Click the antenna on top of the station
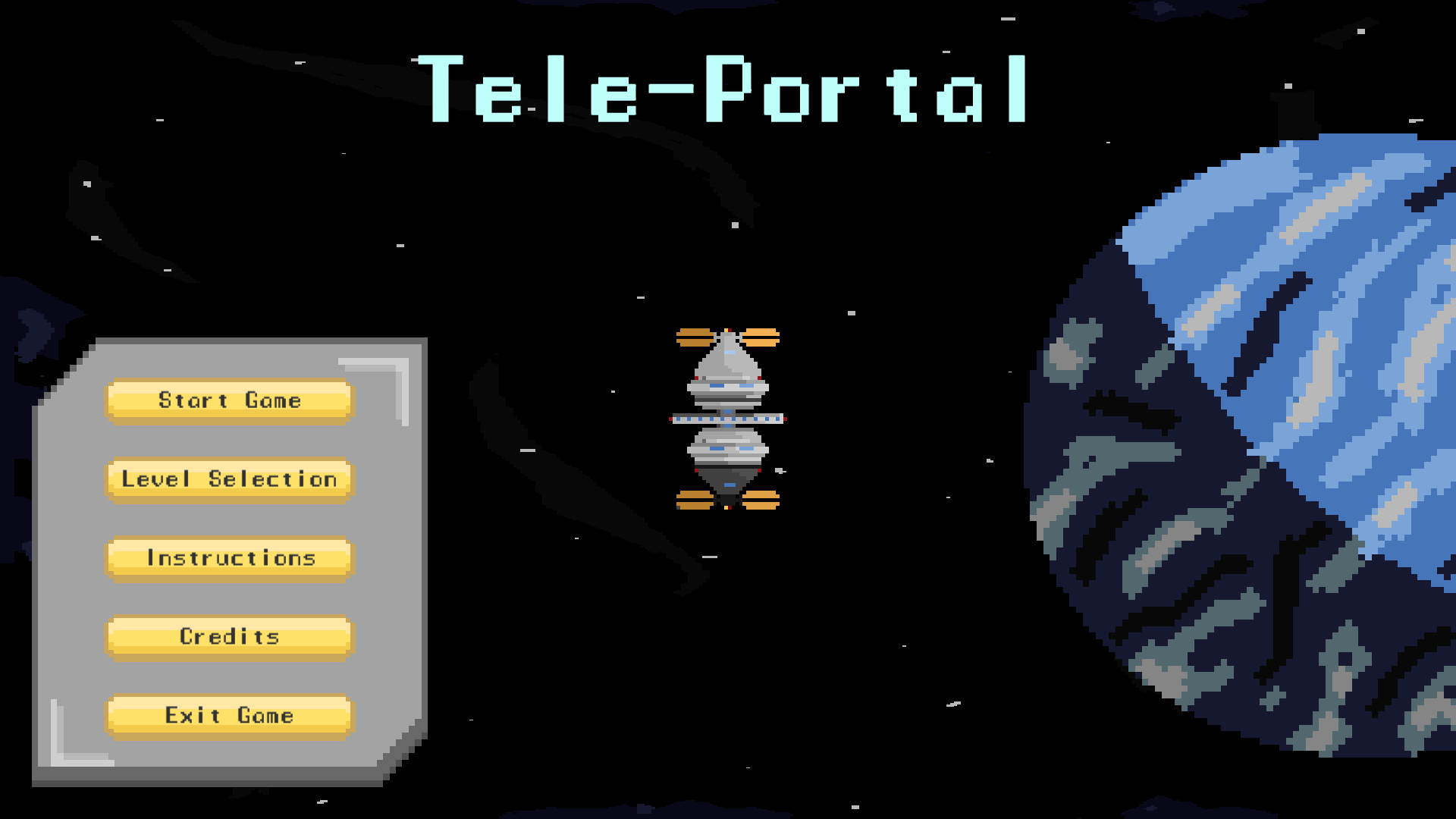 click(726, 331)
